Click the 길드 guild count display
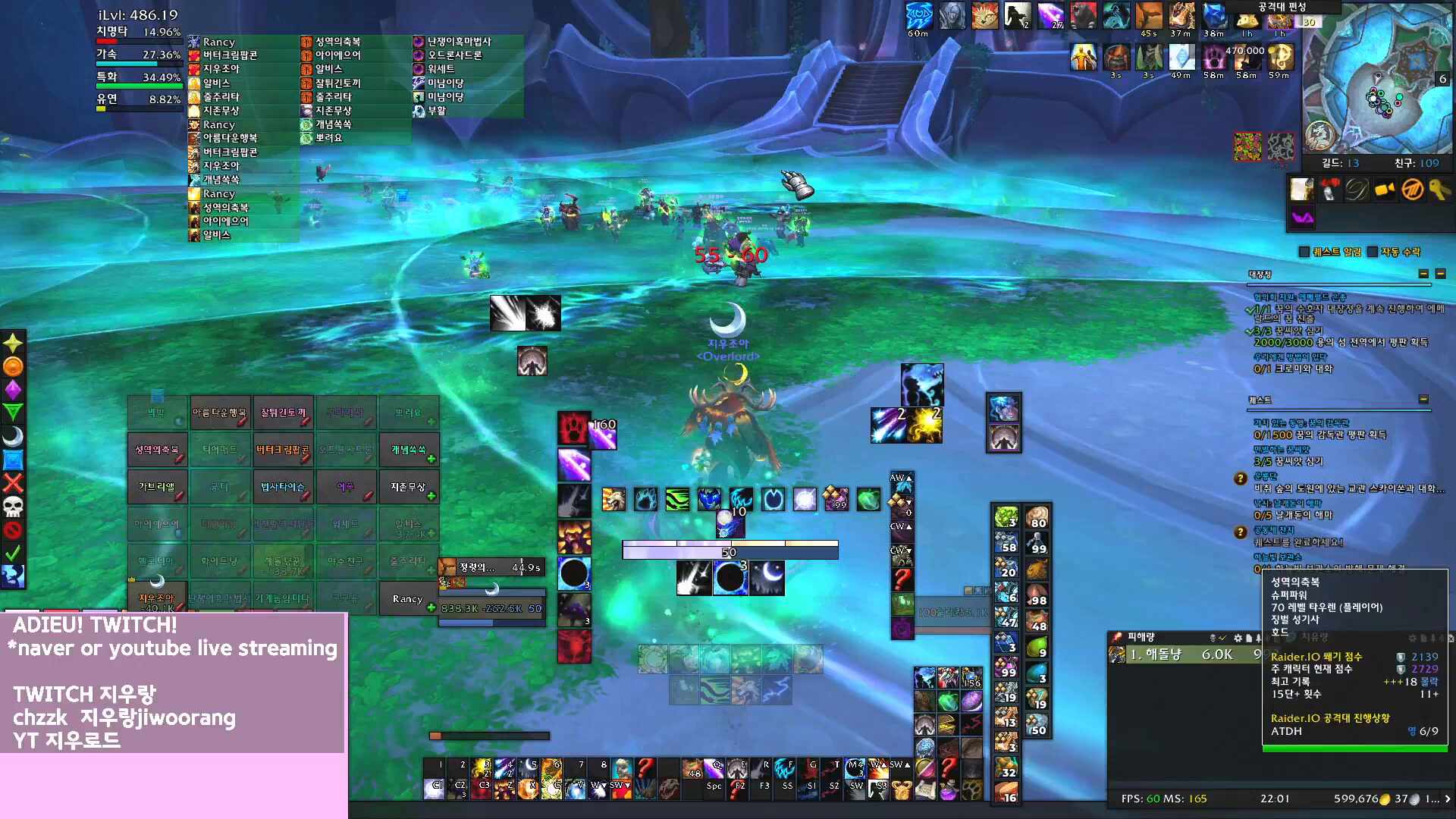The width and height of the screenshot is (1456, 819). pos(1340,163)
